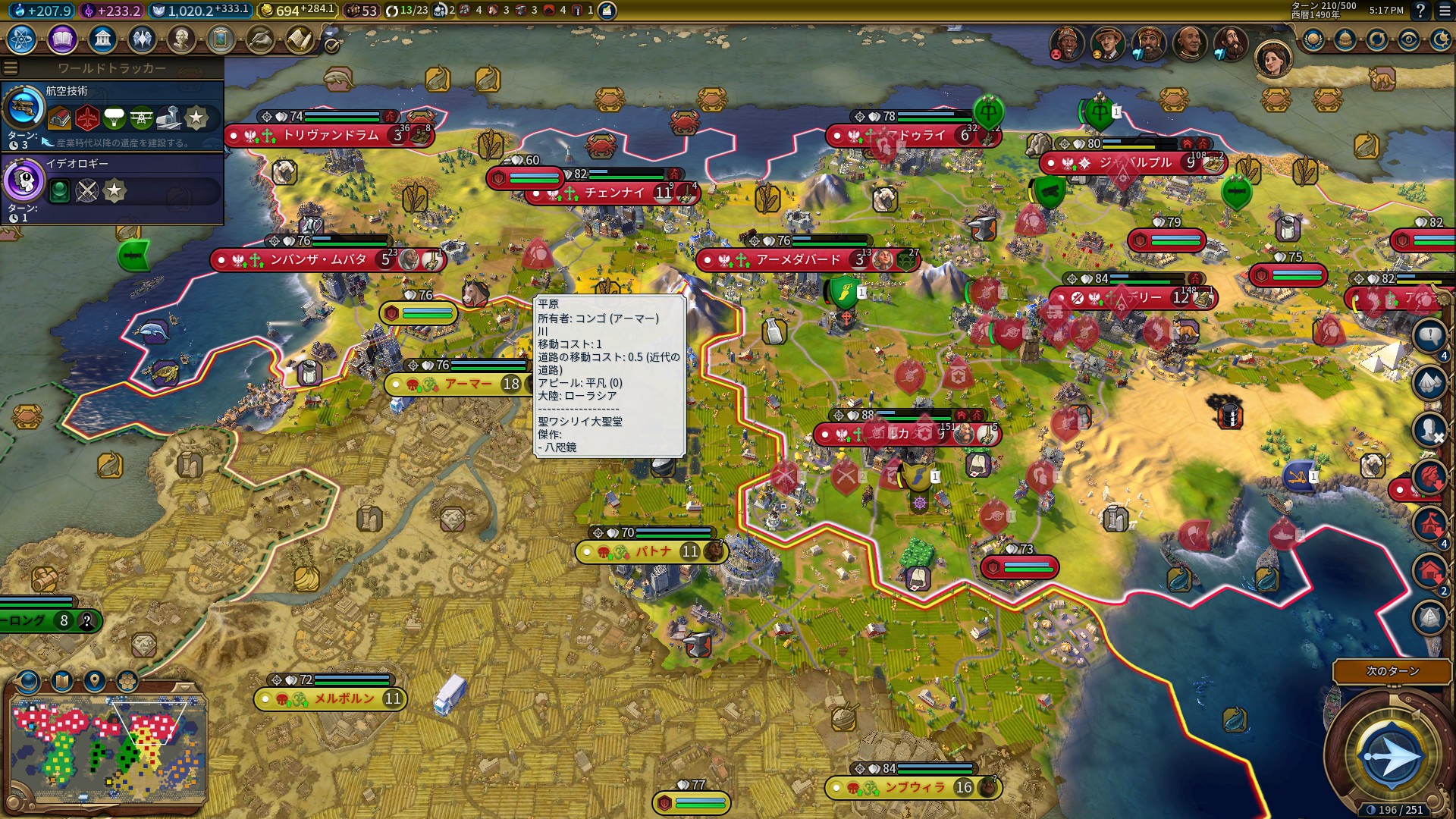This screenshot has height=819, width=1456.
Task: Toggle the ワールドトラッカー hamburger menu
Action: tap(11, 68)
